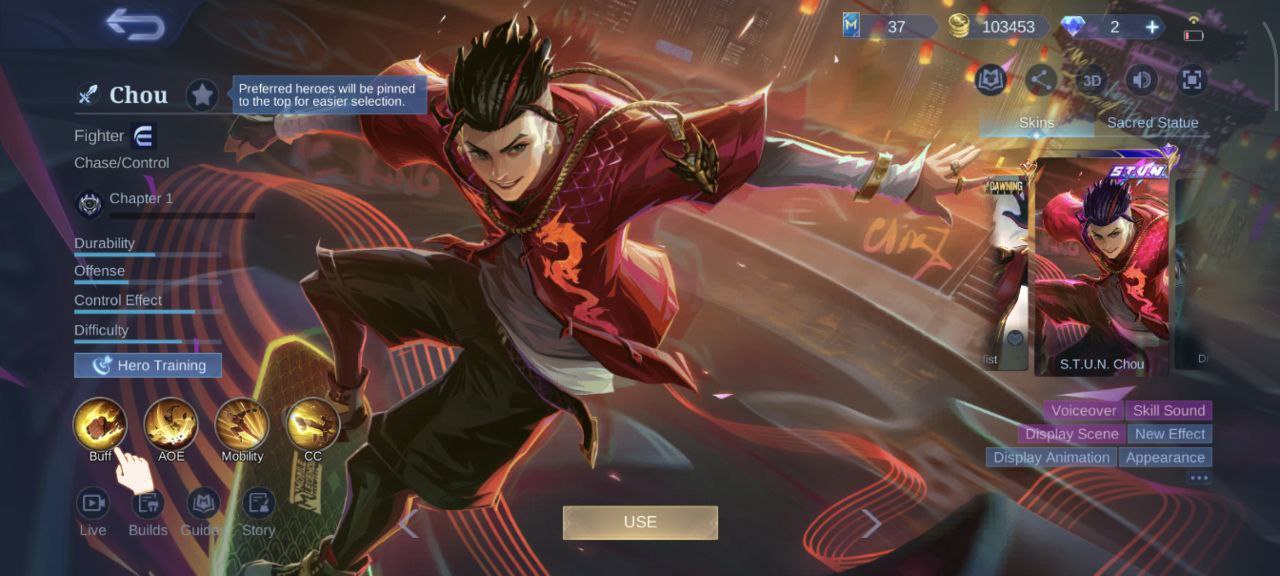Screen dimensions: 1280x576
Task: Select the CC skill icon
Action: (313, 424)
